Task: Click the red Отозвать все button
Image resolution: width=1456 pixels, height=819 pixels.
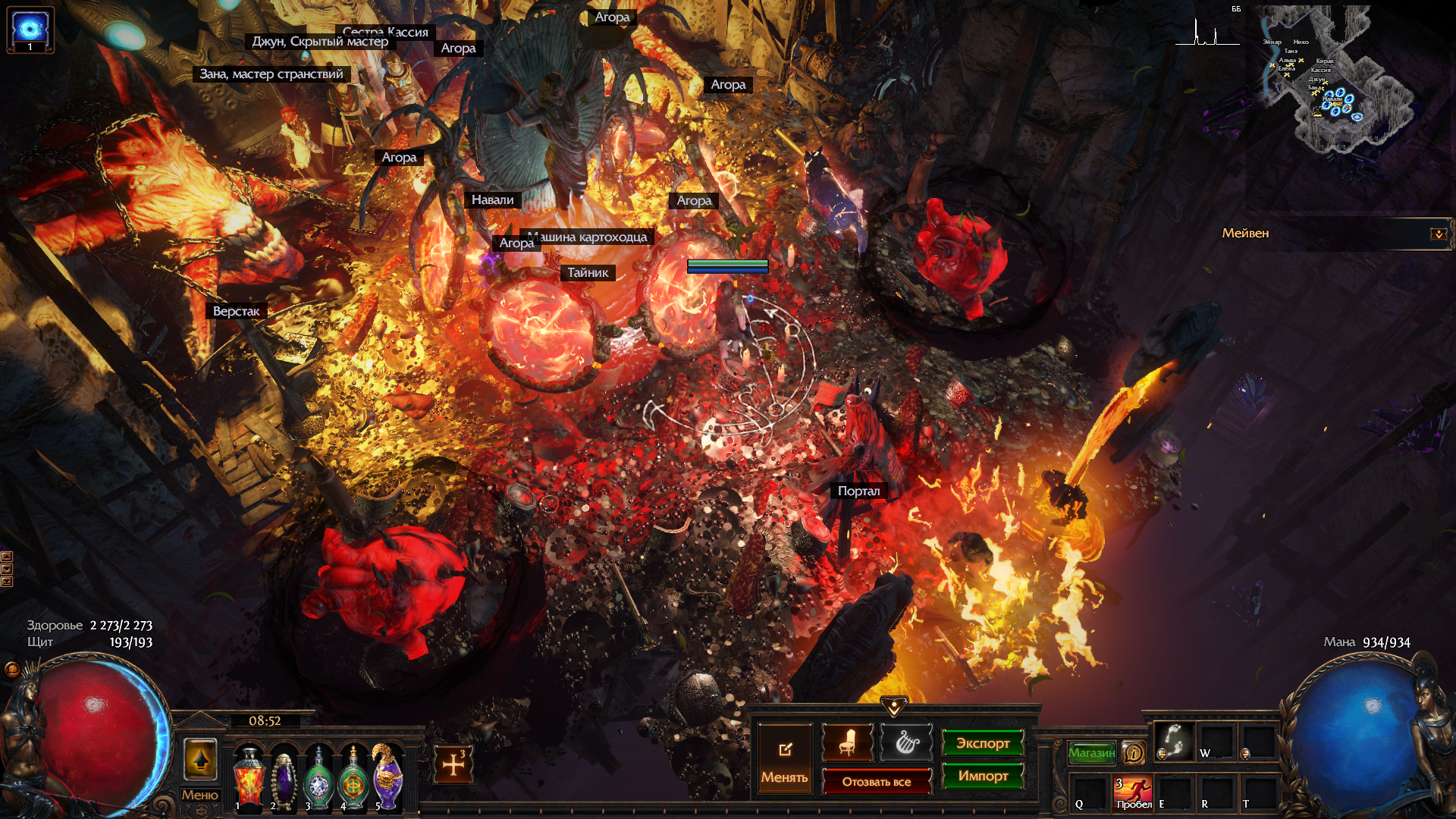Action: coord(877,782)
